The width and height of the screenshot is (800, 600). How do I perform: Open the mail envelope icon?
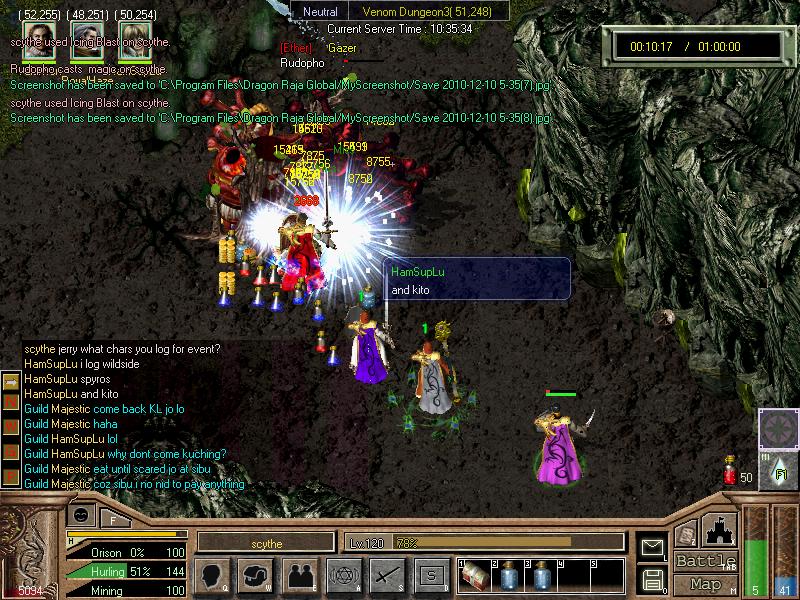[653, 547]
